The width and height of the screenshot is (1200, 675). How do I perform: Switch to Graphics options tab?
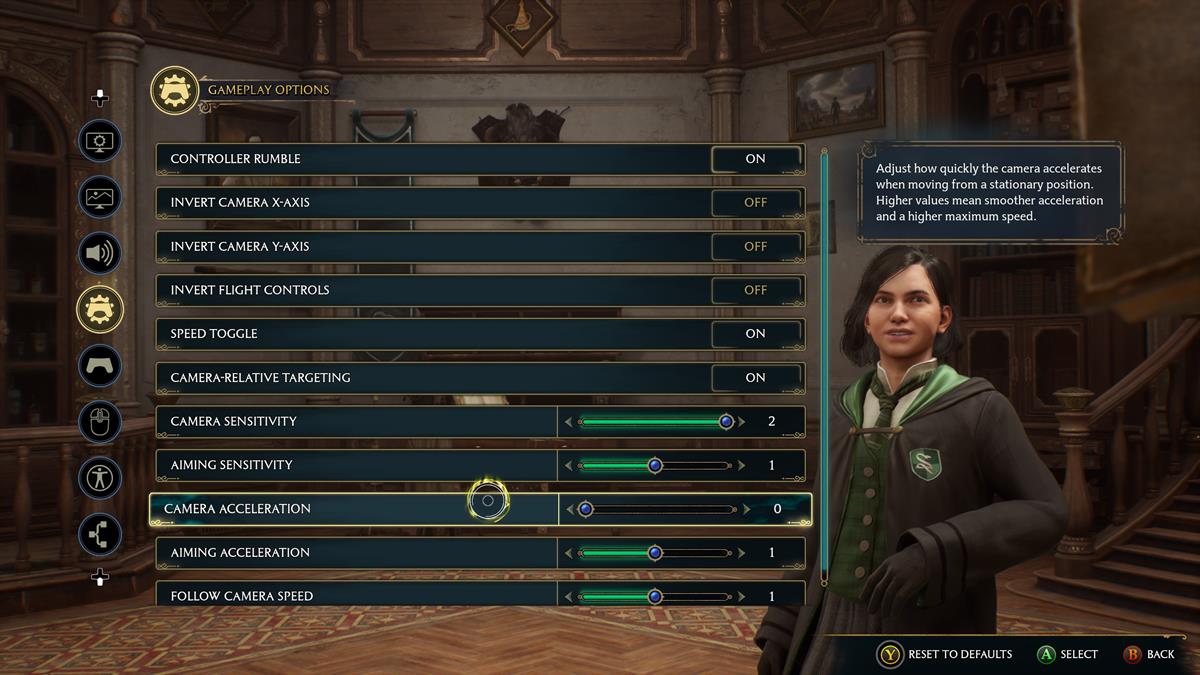(100, 197)
